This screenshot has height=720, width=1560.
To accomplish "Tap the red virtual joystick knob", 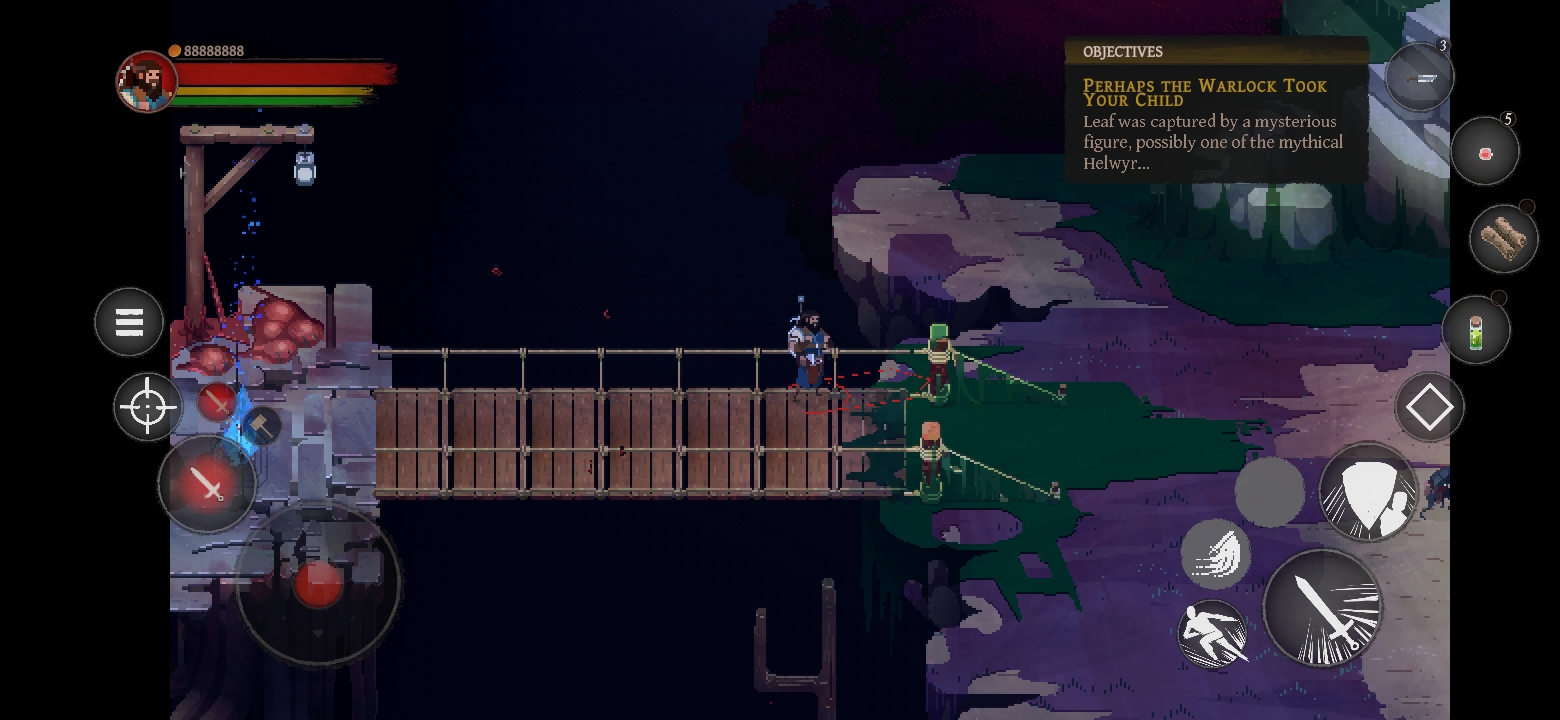I will (318, 582).
